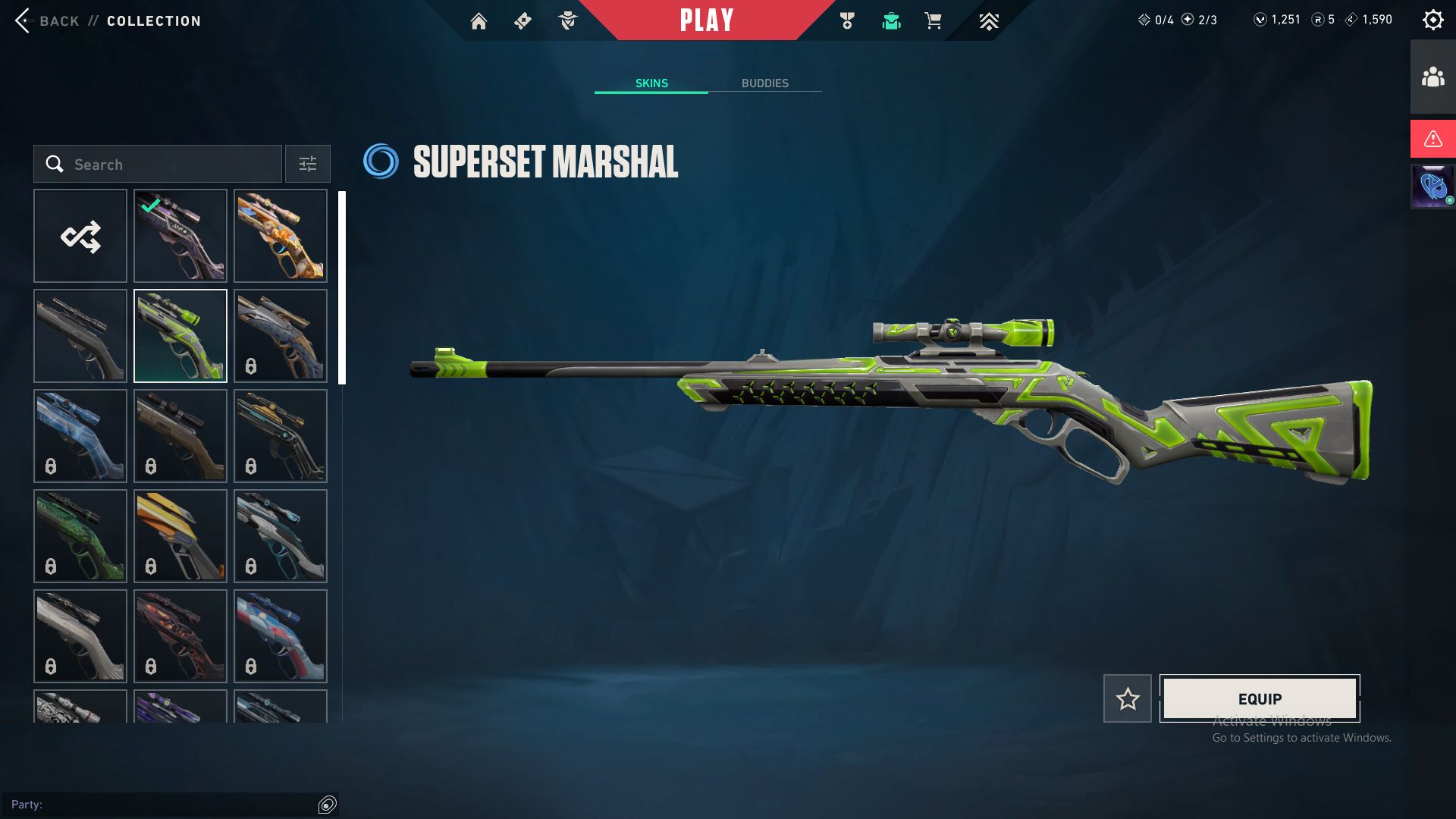Choose the random shuffle skin tile
This screenshot has width=1456, height=819.
click(x=80, y=237)
